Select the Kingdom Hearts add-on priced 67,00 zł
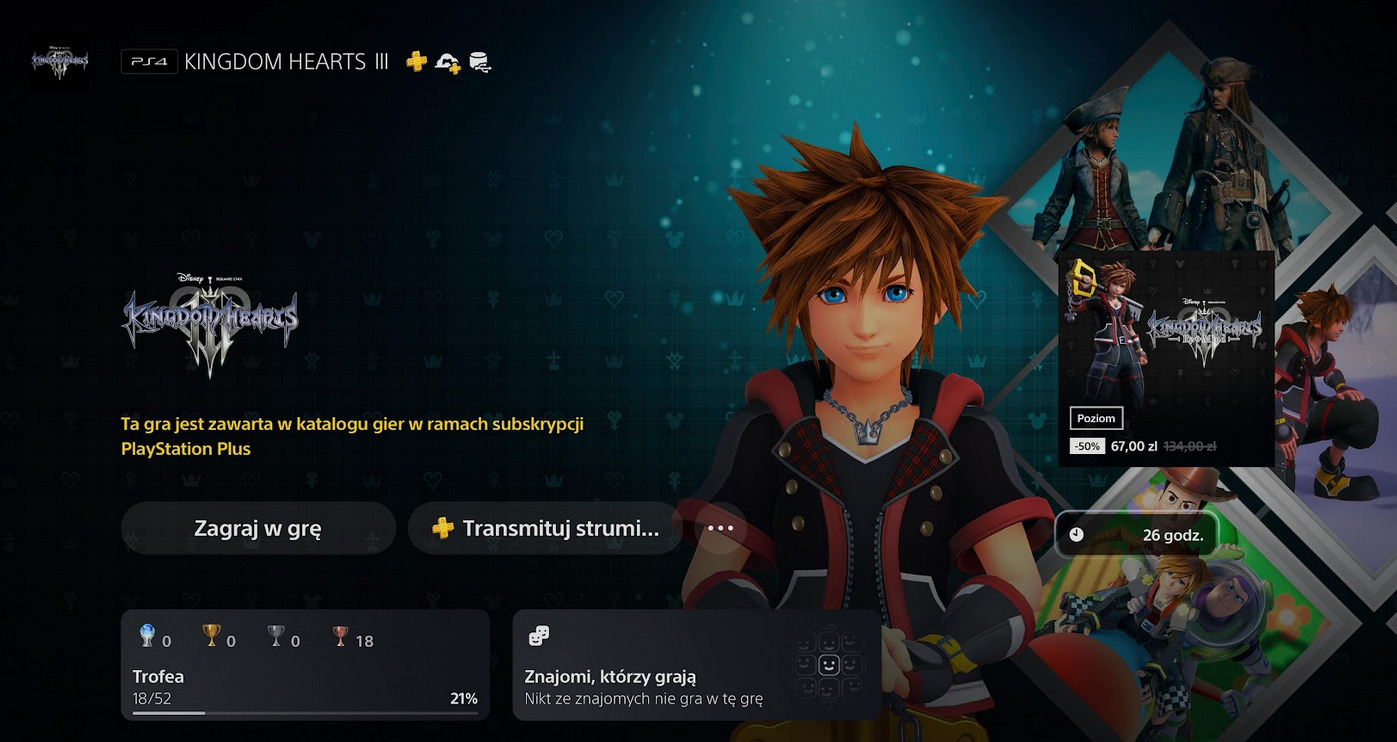Screen dimensions: 1397x742 tap(1166, 360)
